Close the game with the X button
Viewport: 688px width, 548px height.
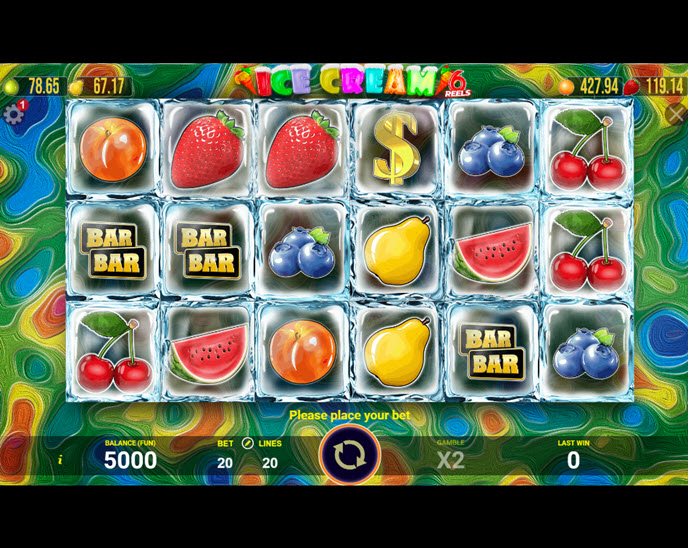point(675,114)
